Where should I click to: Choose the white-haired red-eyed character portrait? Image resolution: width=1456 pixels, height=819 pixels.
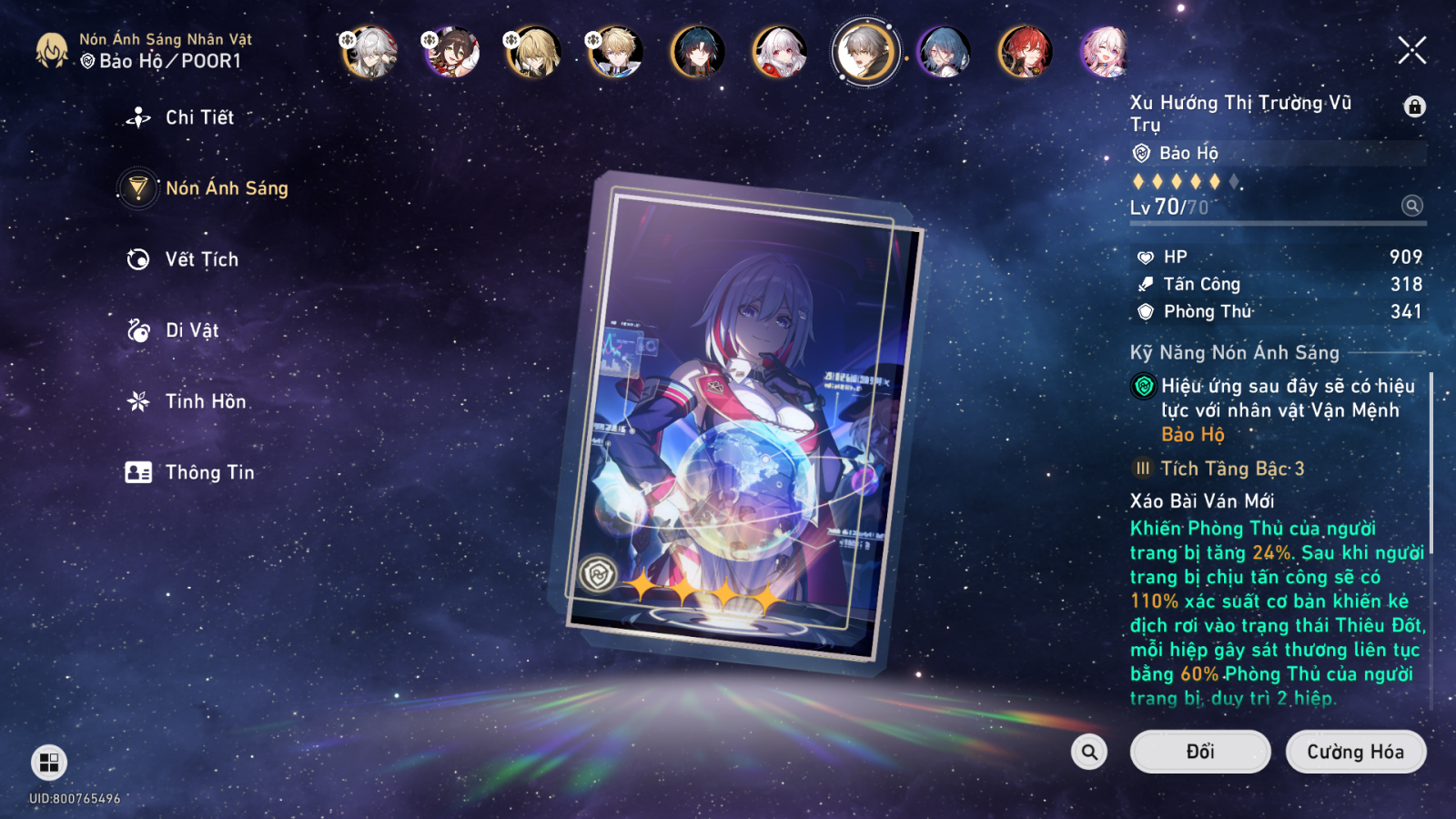coord(780,52)
